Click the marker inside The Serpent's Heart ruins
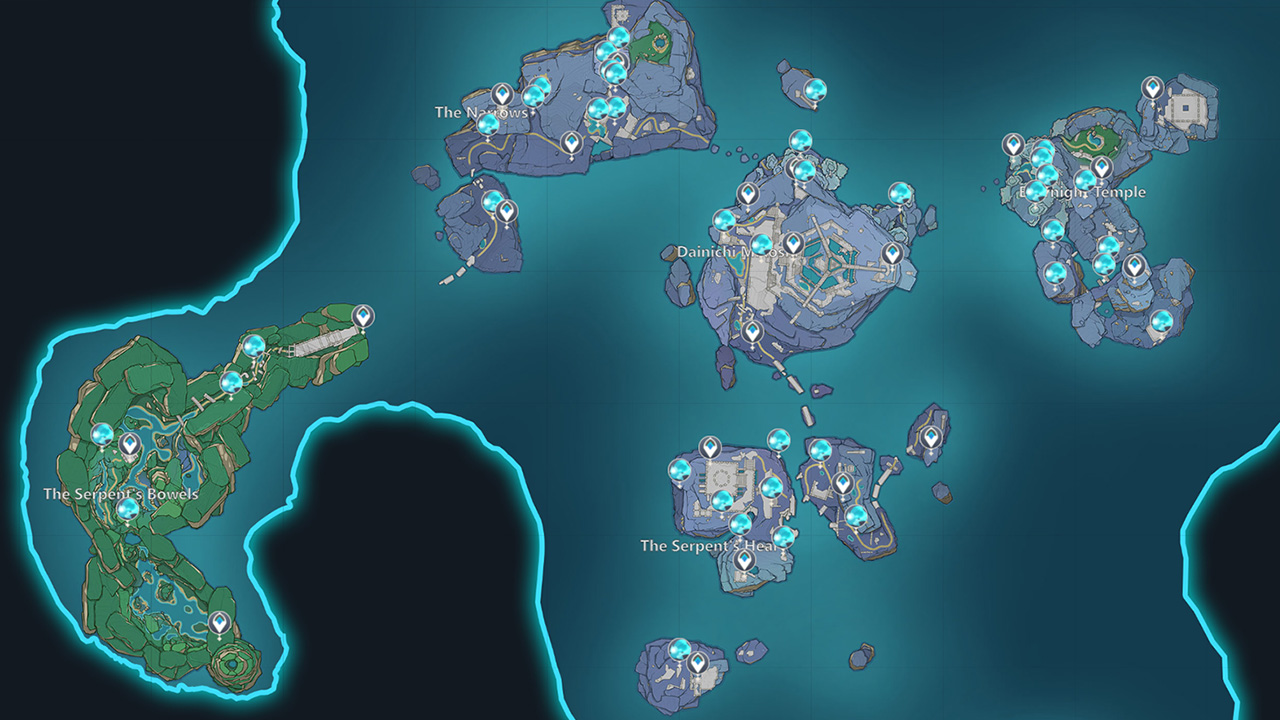 coord(710,447)
